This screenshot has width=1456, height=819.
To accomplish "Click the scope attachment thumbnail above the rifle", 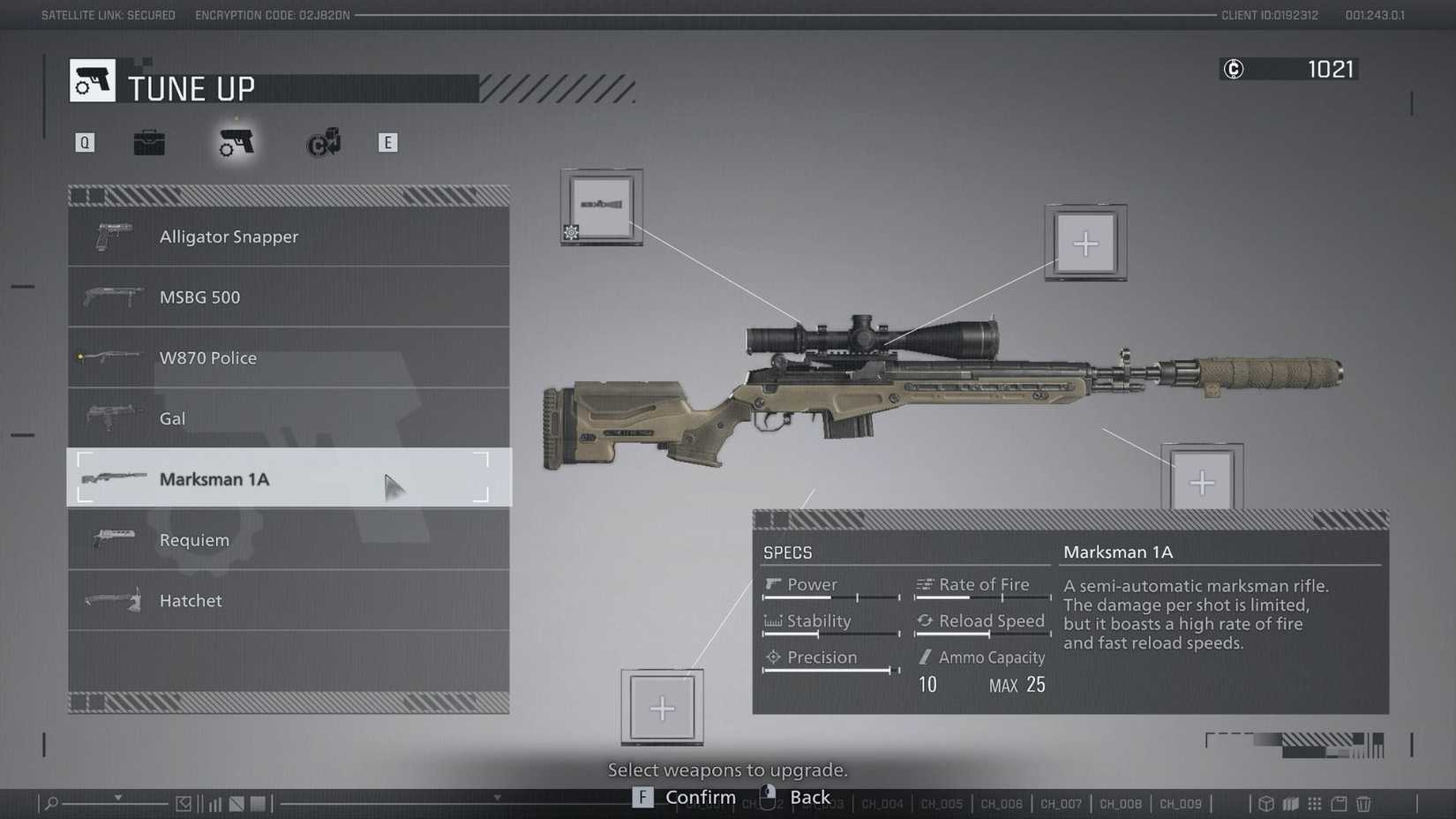I will click(x=603, y=206).
